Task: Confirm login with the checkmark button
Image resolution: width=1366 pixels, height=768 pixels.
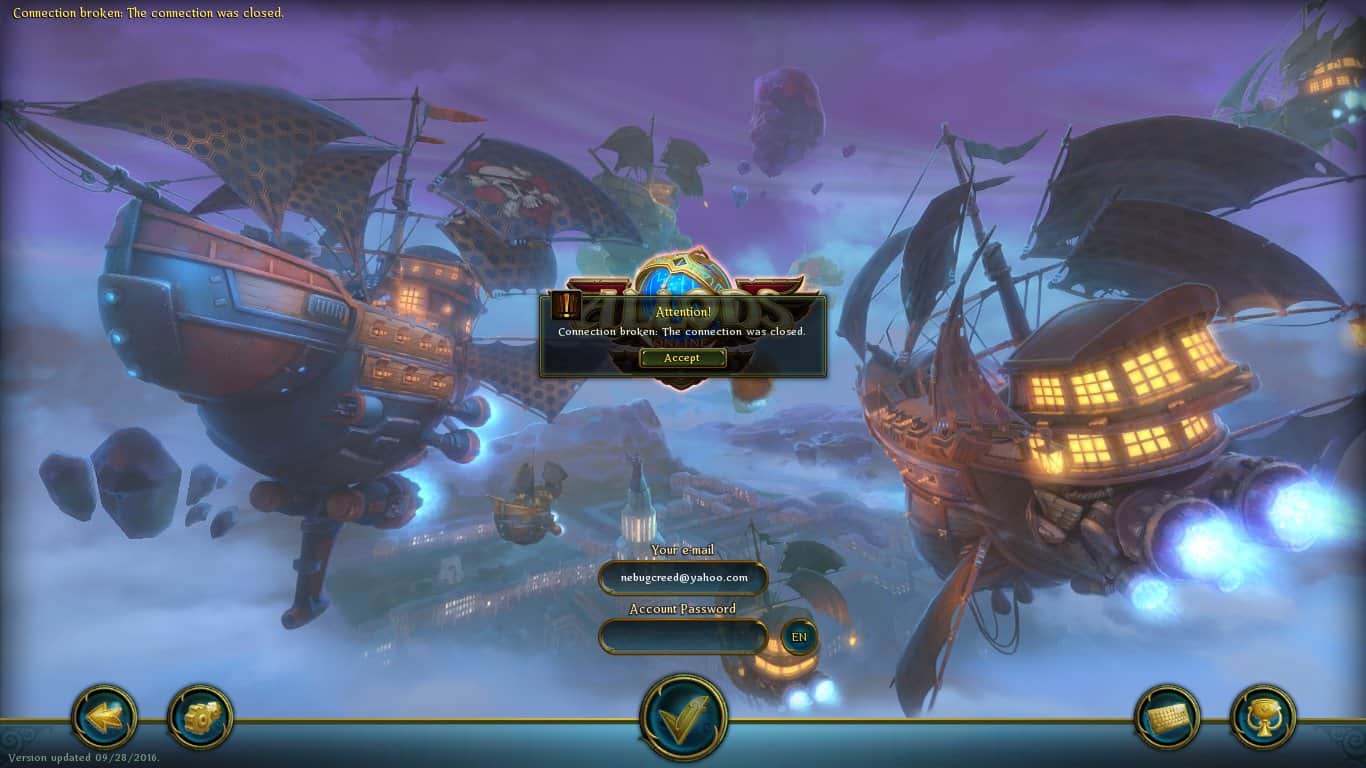Action: [x=683, y=717]
